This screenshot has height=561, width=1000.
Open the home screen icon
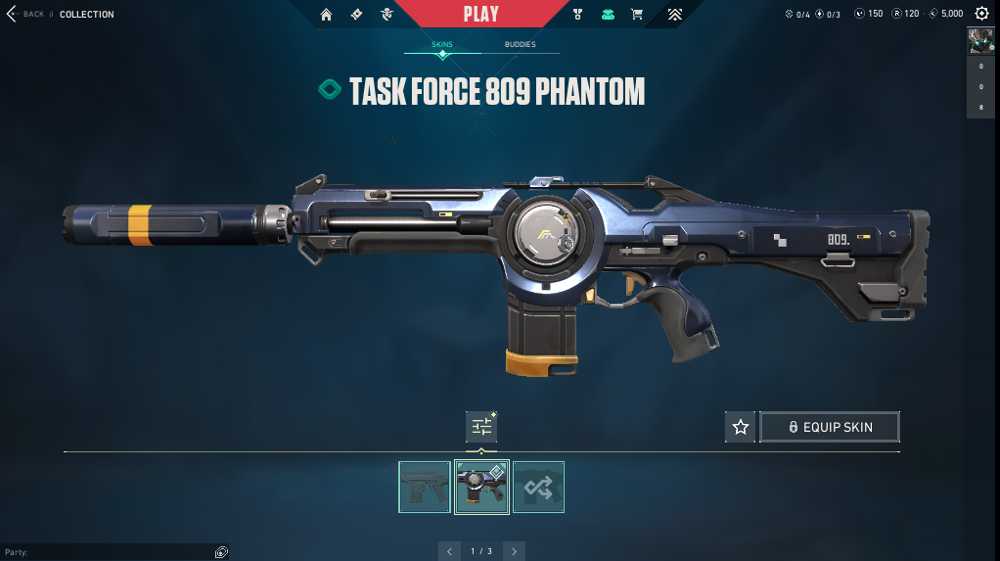(x=326, y=14)
